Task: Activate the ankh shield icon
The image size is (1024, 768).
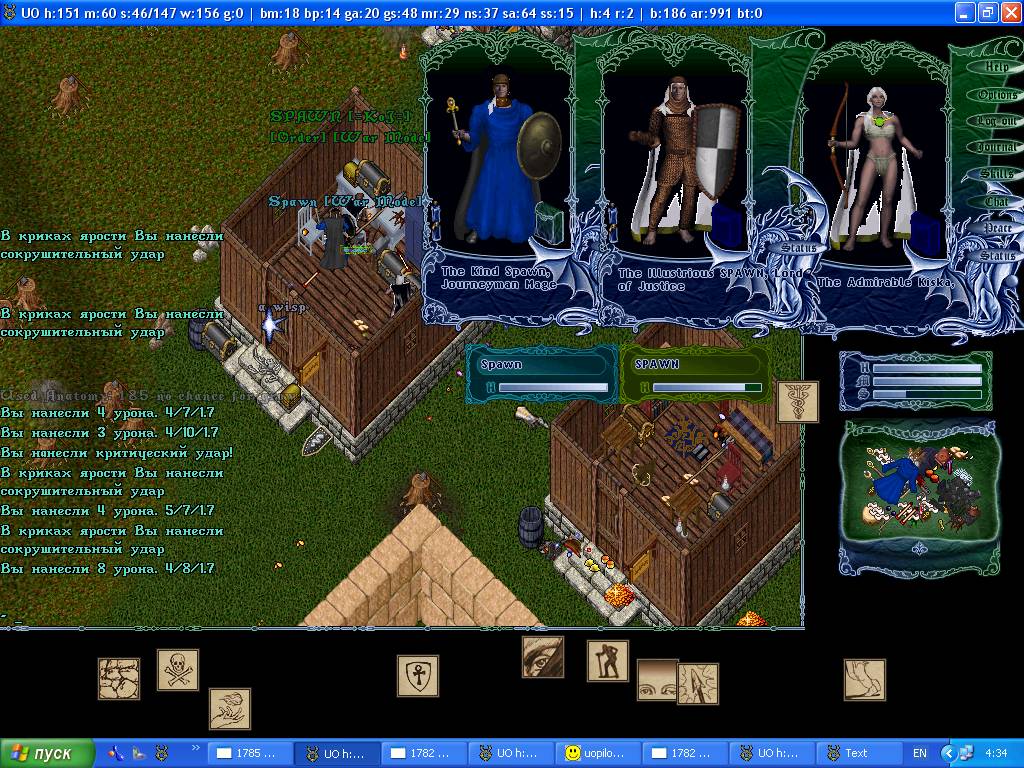Action: click(418, 676)
